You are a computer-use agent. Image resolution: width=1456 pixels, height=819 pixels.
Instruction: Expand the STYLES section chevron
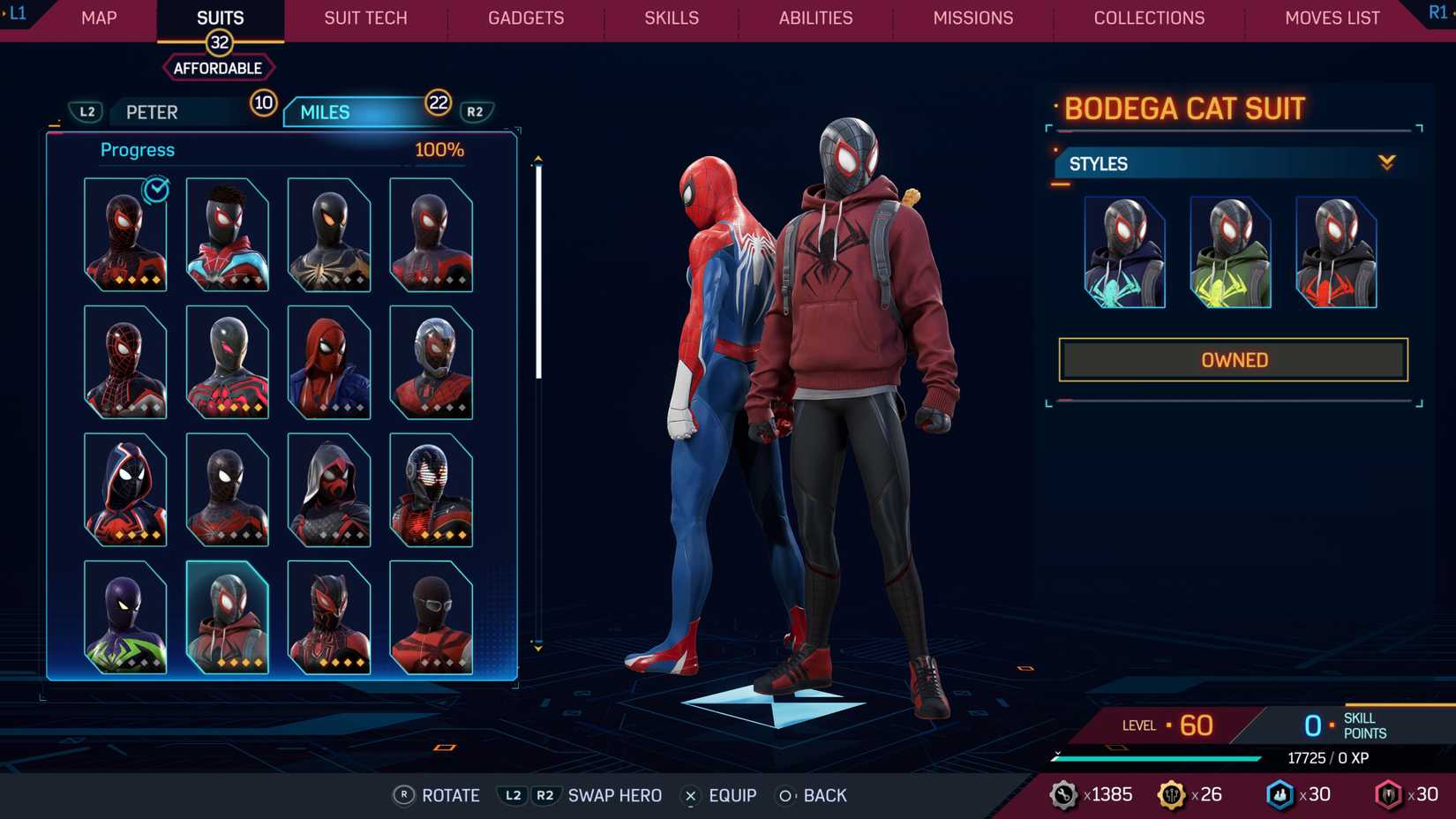click(x=1387, y=163)
